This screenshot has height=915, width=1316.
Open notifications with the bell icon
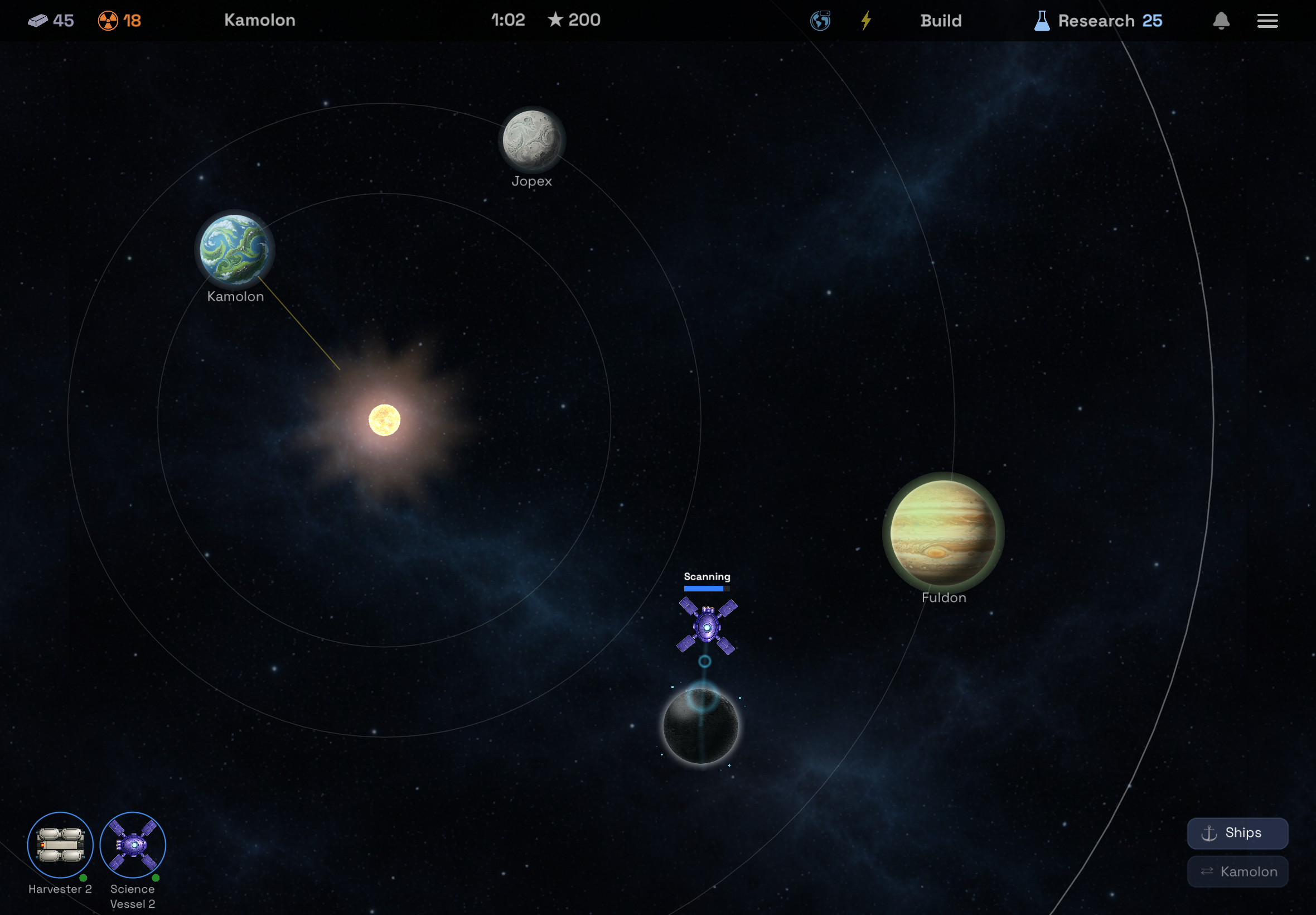click(1221, 20)
